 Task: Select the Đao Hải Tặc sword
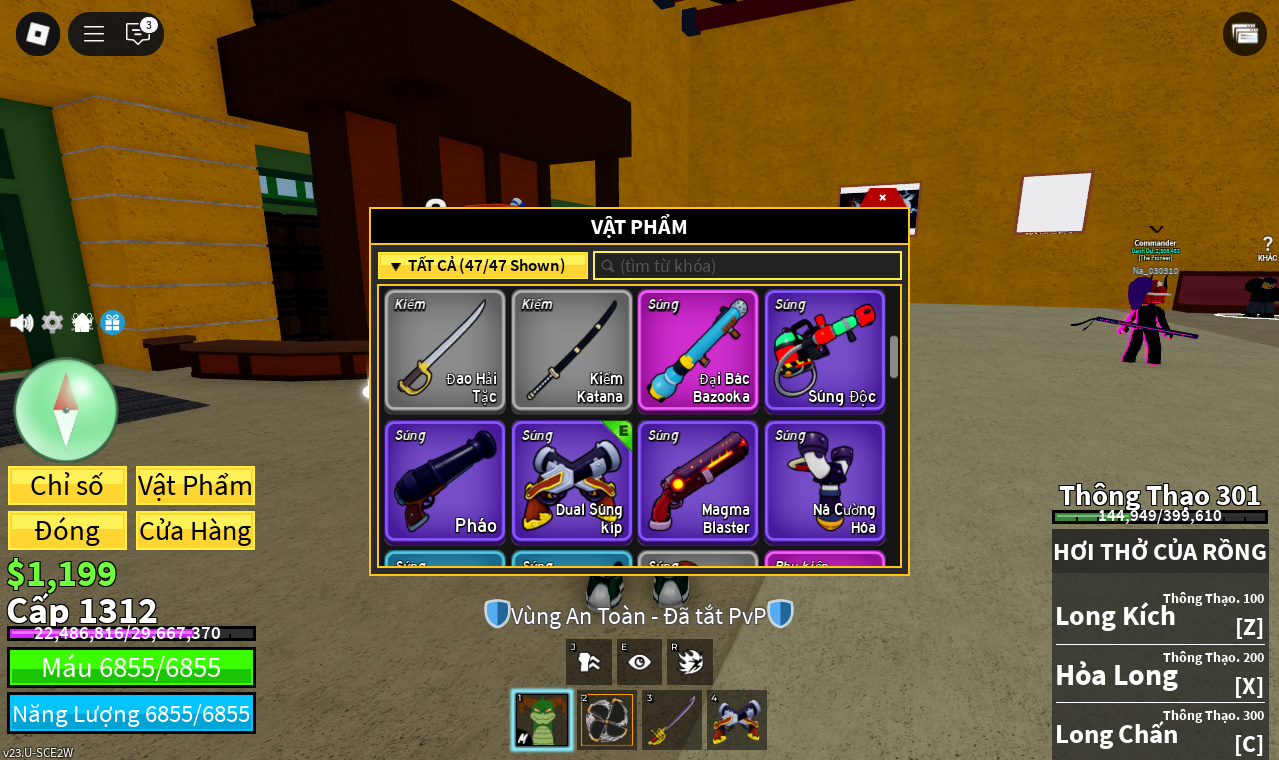tap(445, 351)
